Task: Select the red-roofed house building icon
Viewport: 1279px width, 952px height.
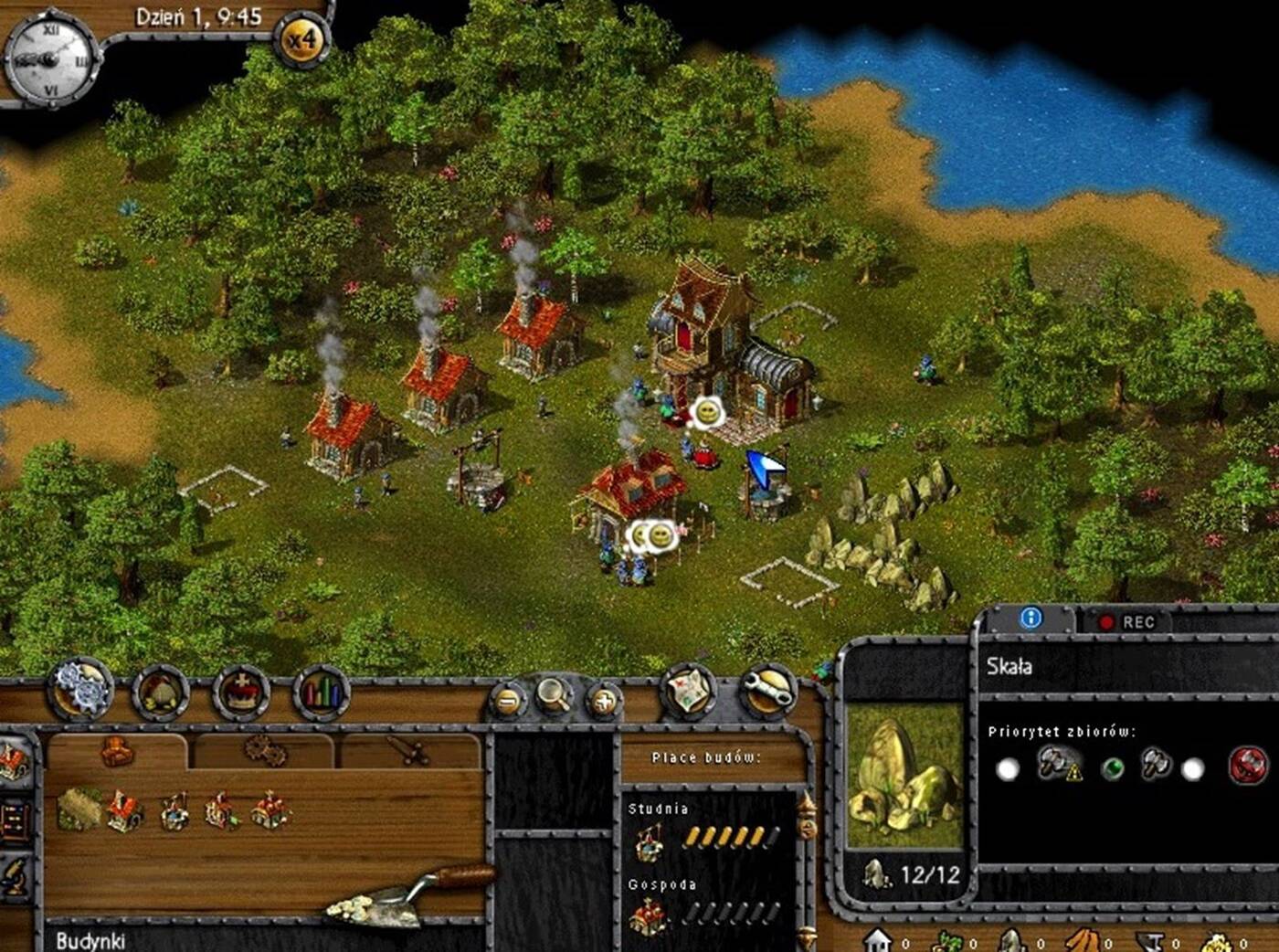Action: (x=125, y=810)
